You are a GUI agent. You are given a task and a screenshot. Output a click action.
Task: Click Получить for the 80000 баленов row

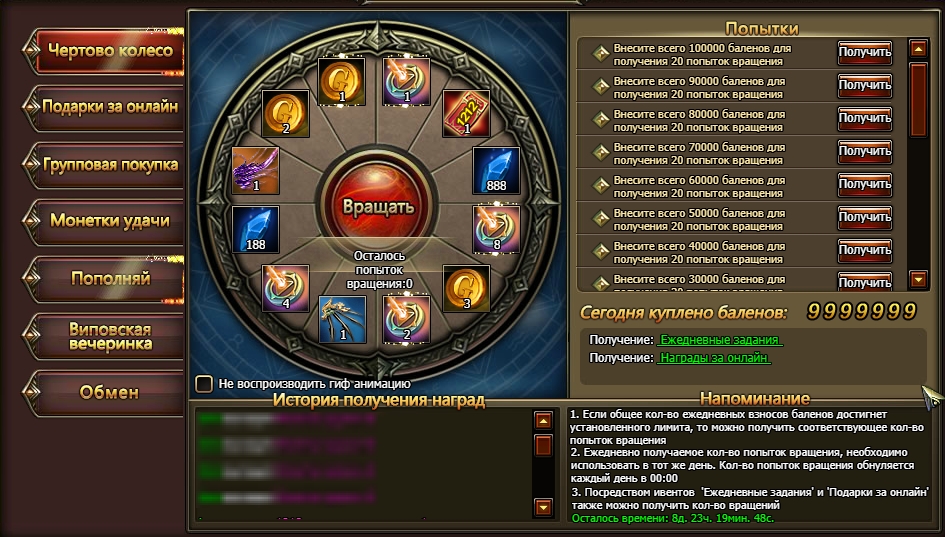click(x=864, y=118)
